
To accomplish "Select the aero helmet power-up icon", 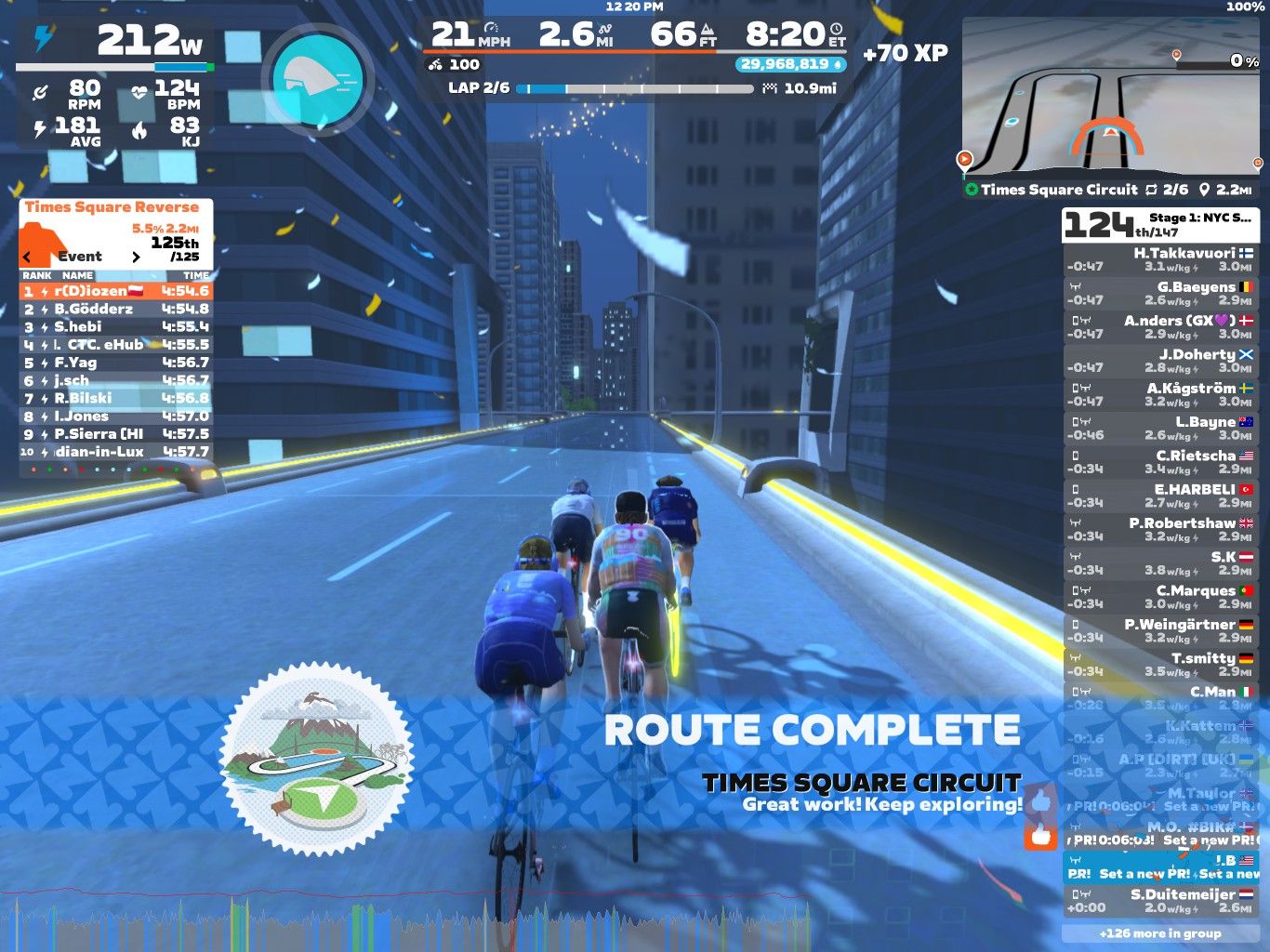I will pyautogui.click(x=316, y=79).
